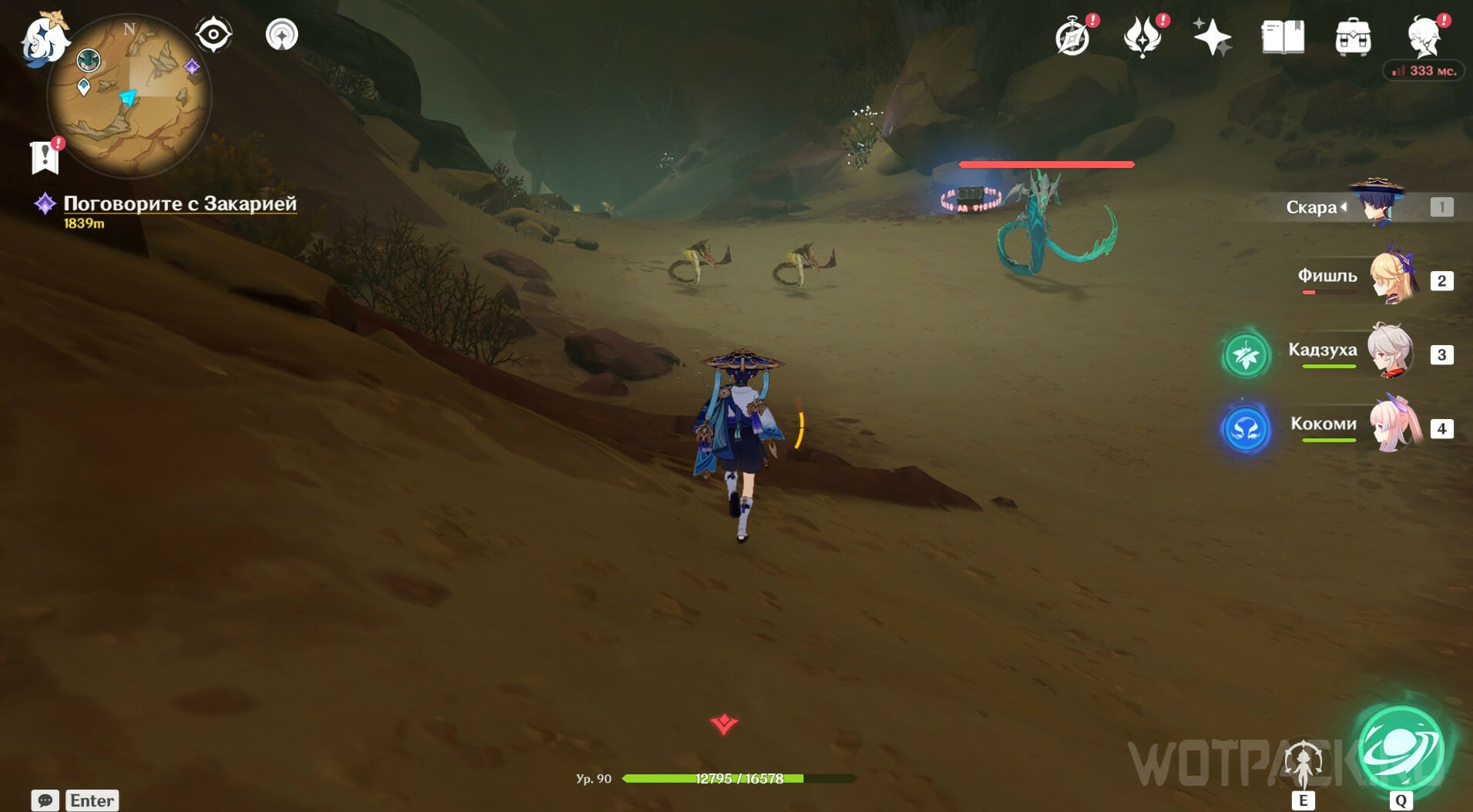The height and width of the screenshot is (812, 1473).
Task: Open the battle pass icon
Action: coord(1142,37)
